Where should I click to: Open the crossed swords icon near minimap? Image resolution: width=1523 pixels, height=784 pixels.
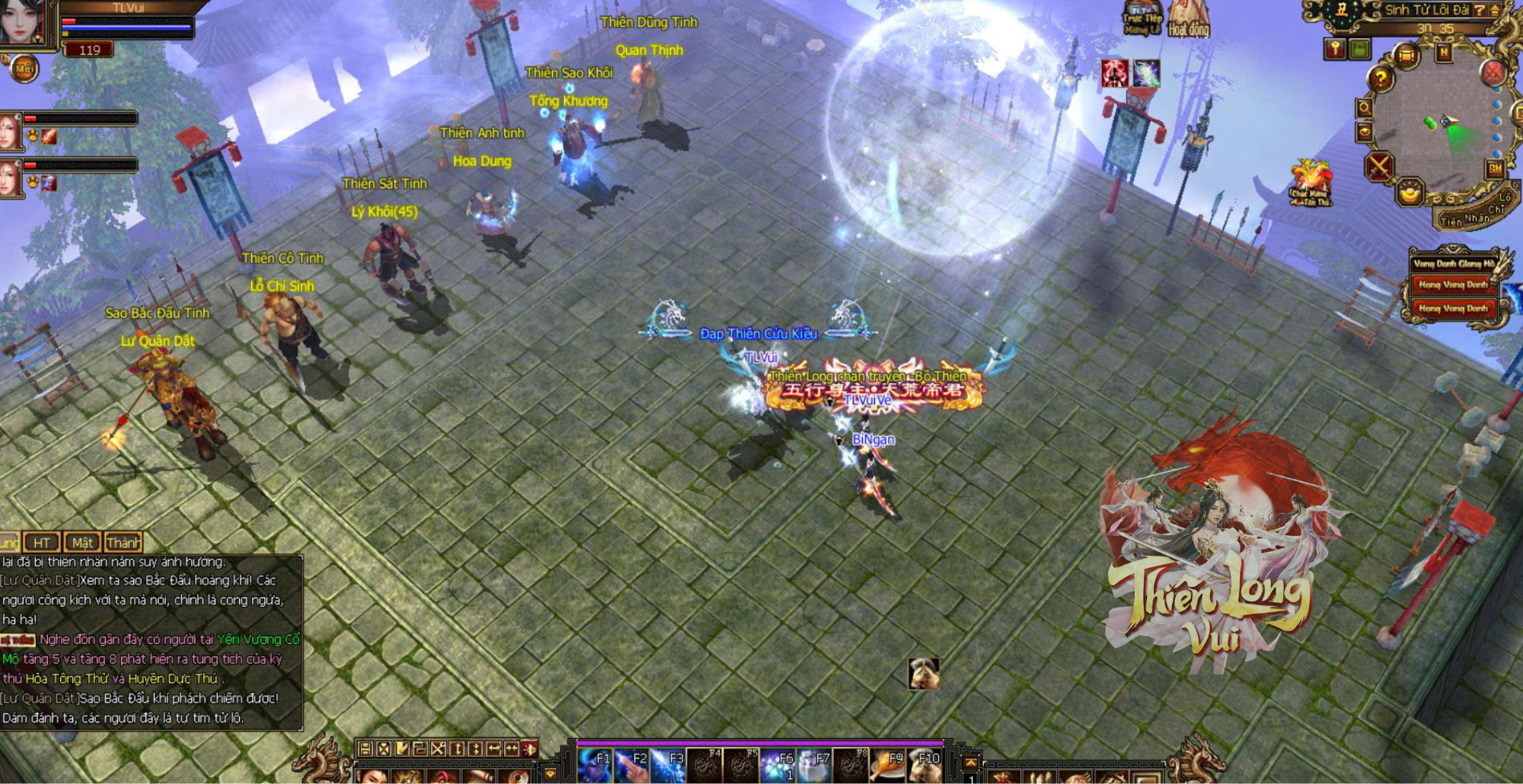1378,167
